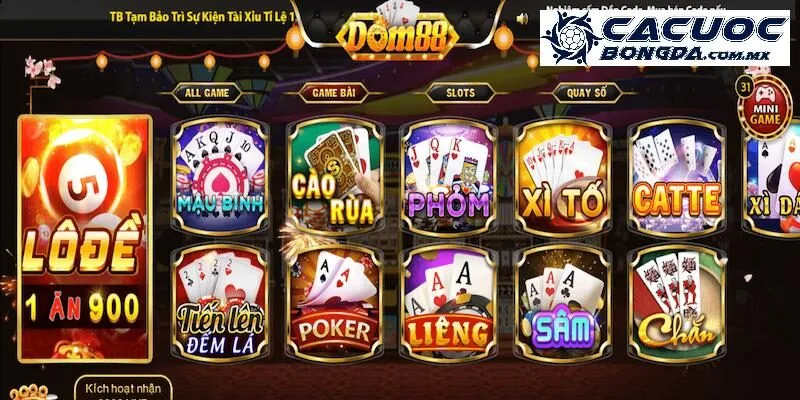Play the Chắn card game
This screenshot has height=400, width=800.
coord(677,302)
